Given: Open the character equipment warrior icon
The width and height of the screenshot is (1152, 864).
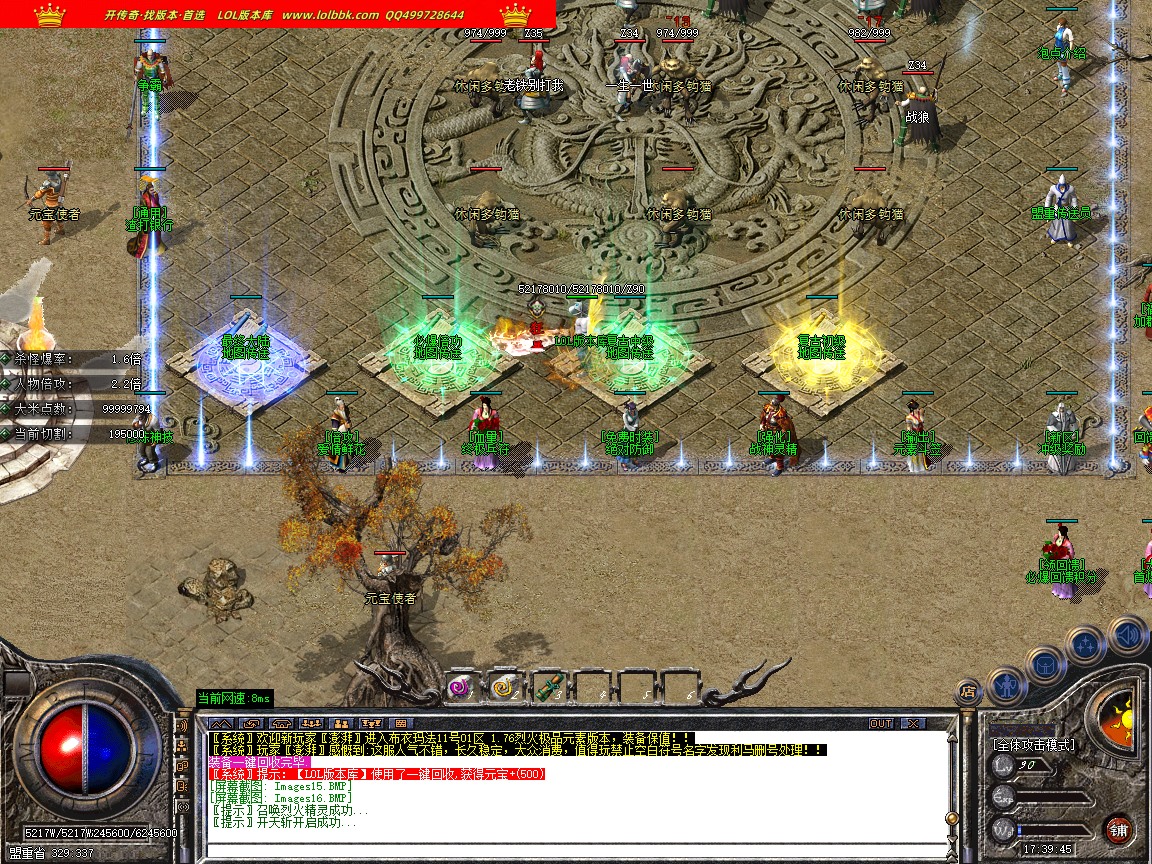Looking at the screenshot, I should (1005, 685).
